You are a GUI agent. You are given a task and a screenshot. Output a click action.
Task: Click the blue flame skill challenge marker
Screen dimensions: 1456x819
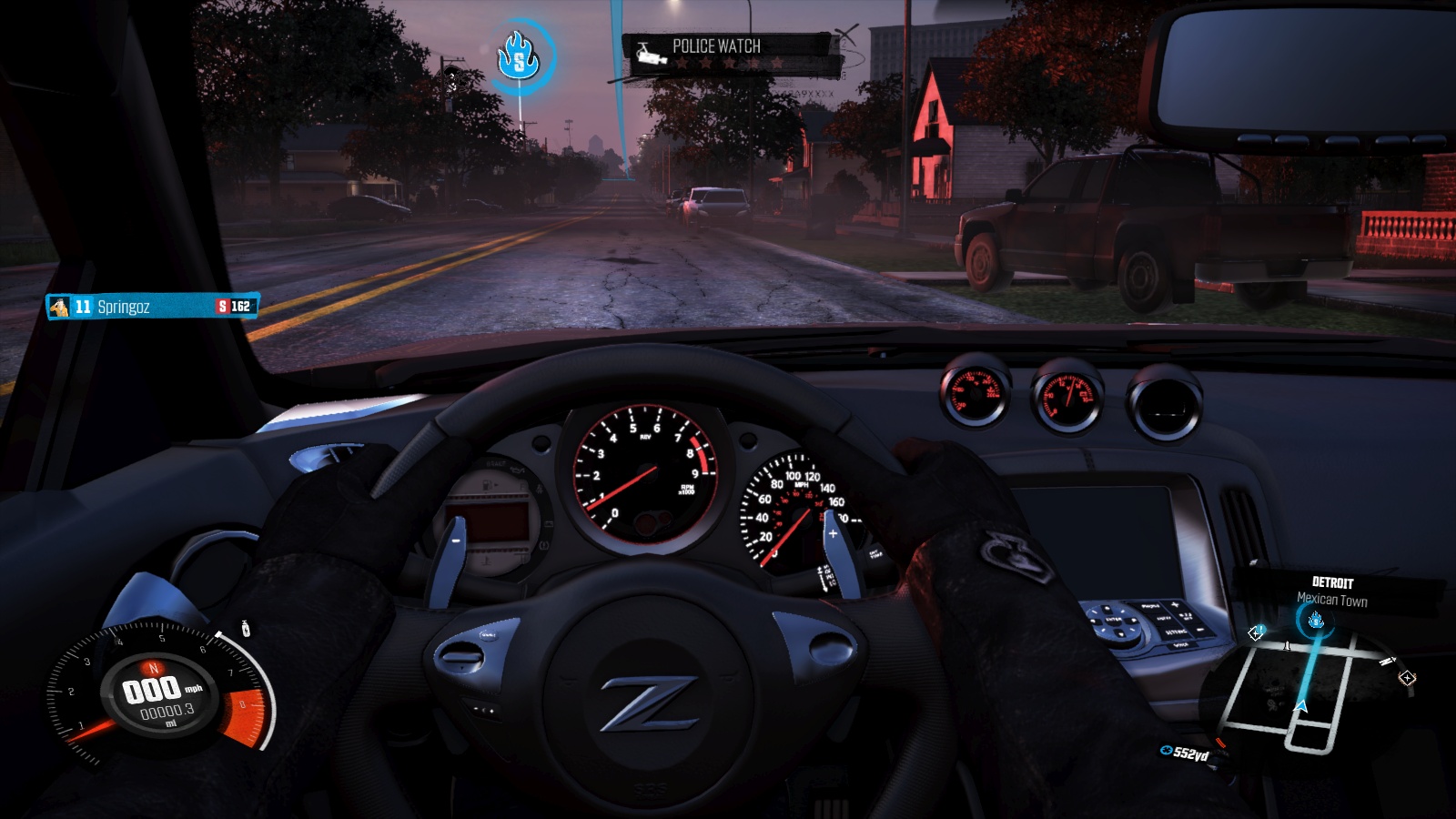(520, 58)
